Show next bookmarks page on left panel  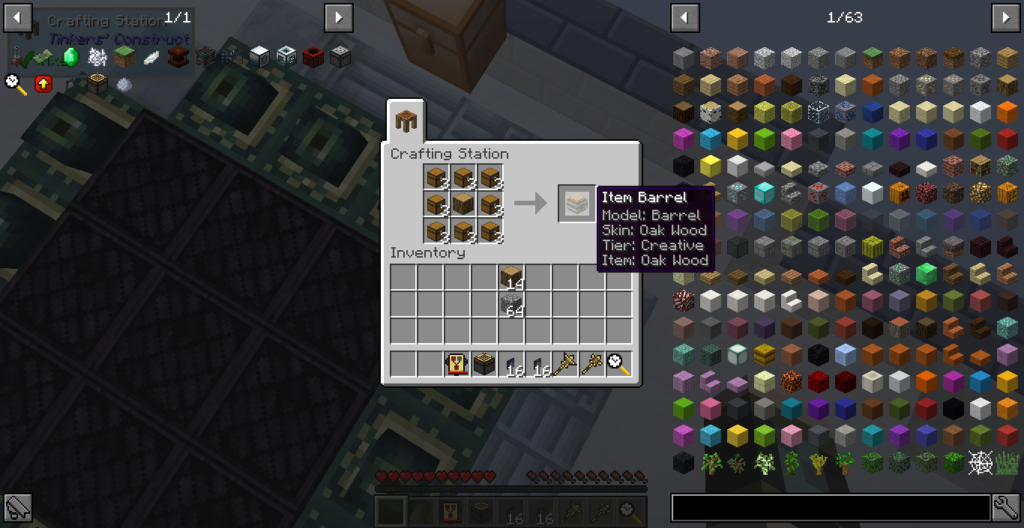click(338, 17)
